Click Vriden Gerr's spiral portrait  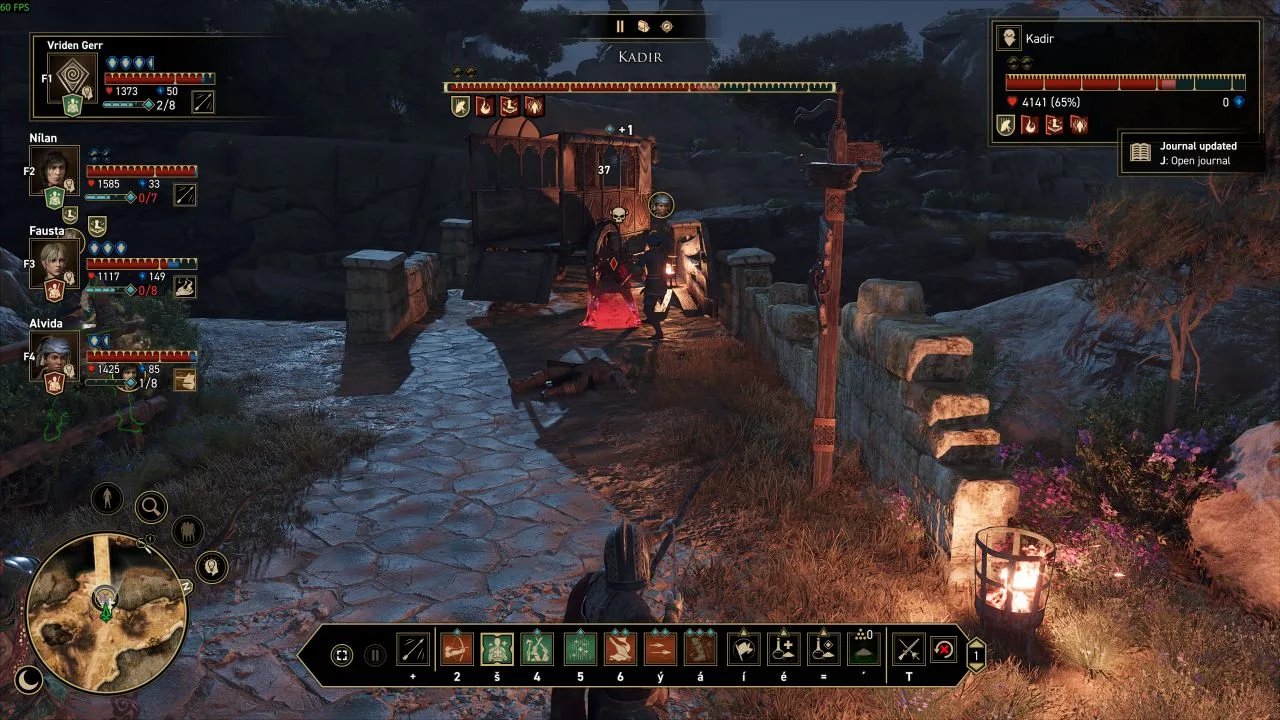coord(72,78)
